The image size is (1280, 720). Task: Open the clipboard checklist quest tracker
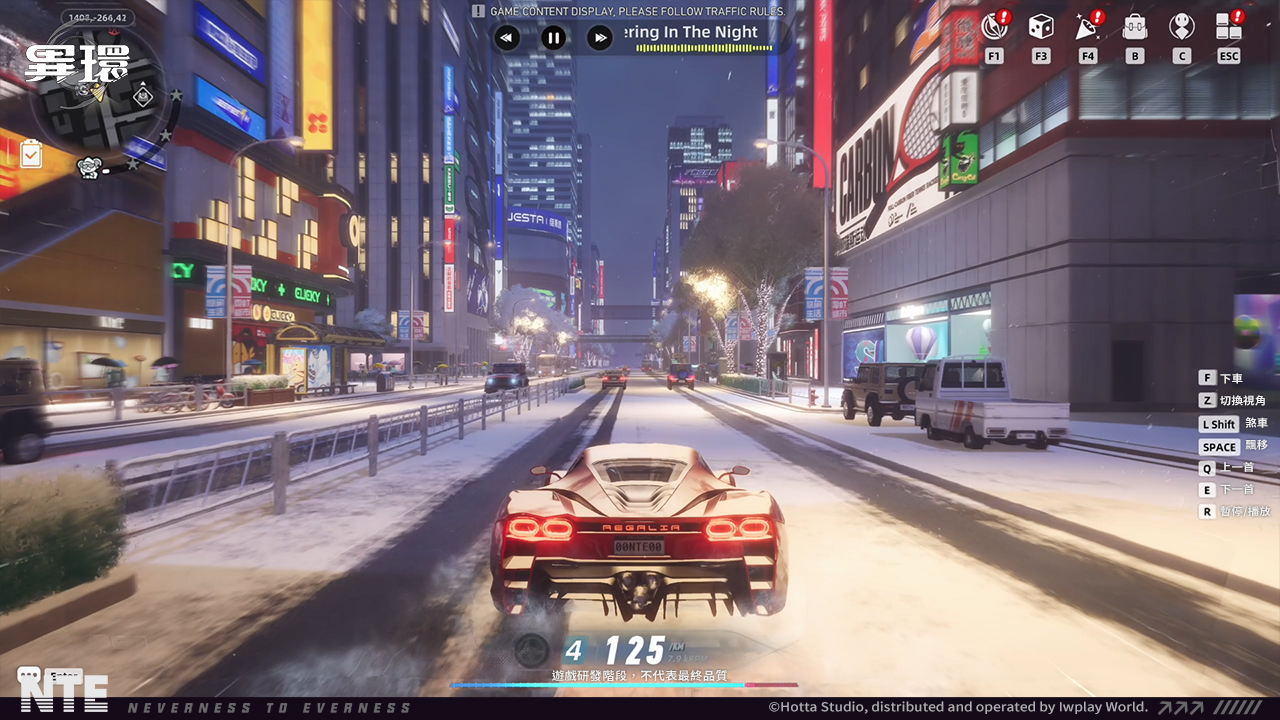click(31, 154)
